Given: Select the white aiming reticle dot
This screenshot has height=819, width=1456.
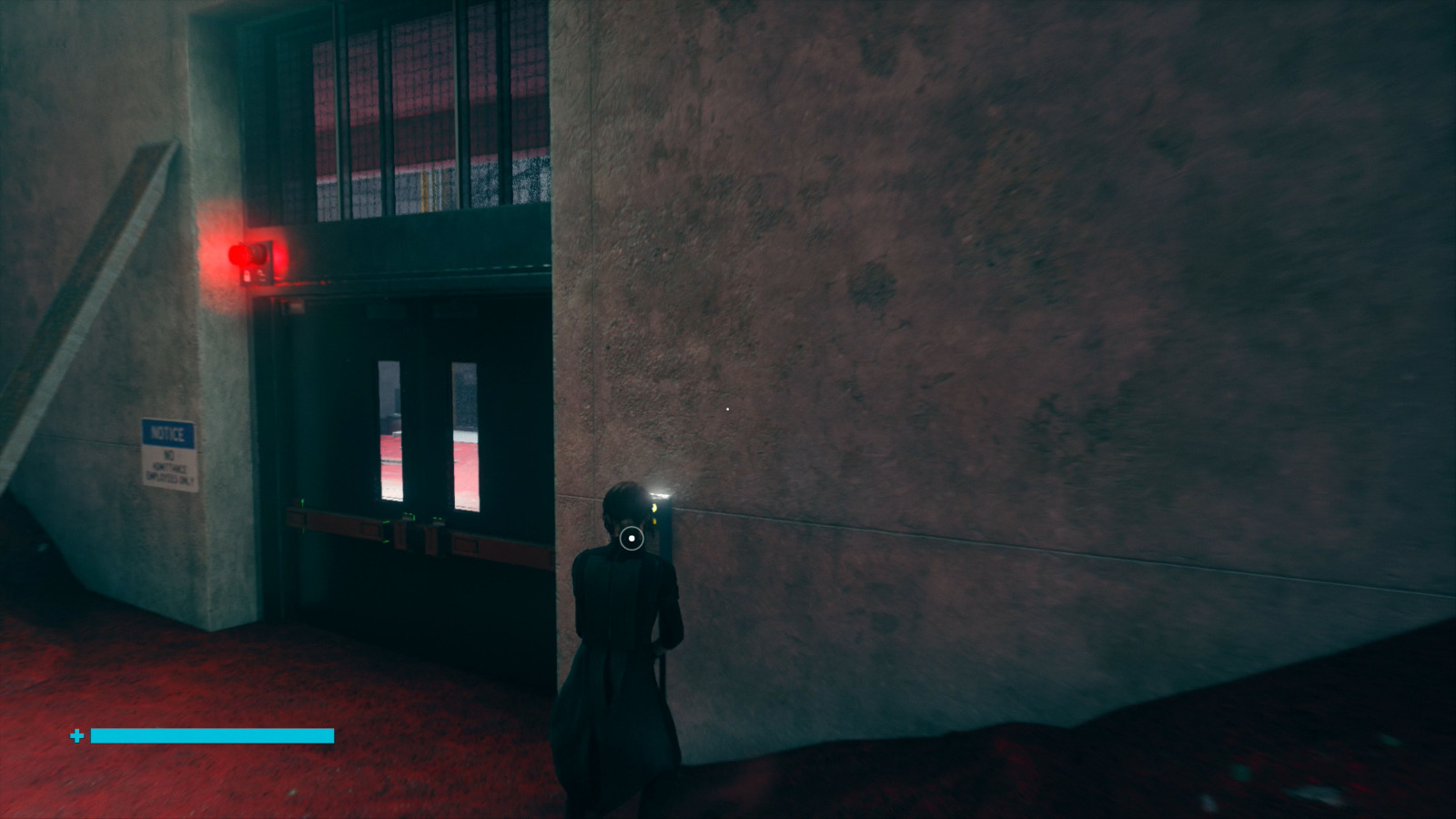Looking at the screenshot, I should (632, 538).
